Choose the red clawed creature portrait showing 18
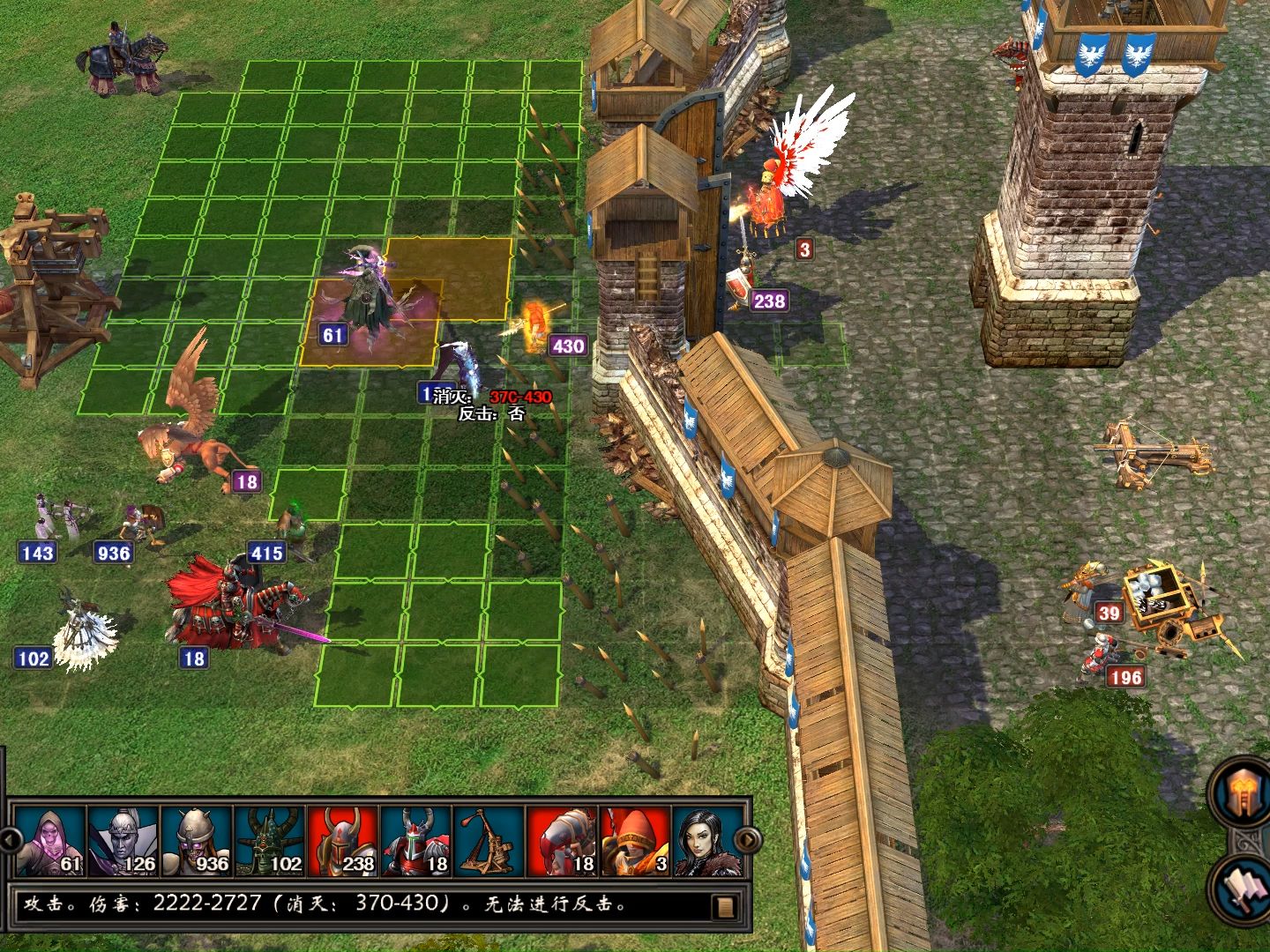Image resolution: width=1270 pixels, height=952 pixels. pos(562,841)
